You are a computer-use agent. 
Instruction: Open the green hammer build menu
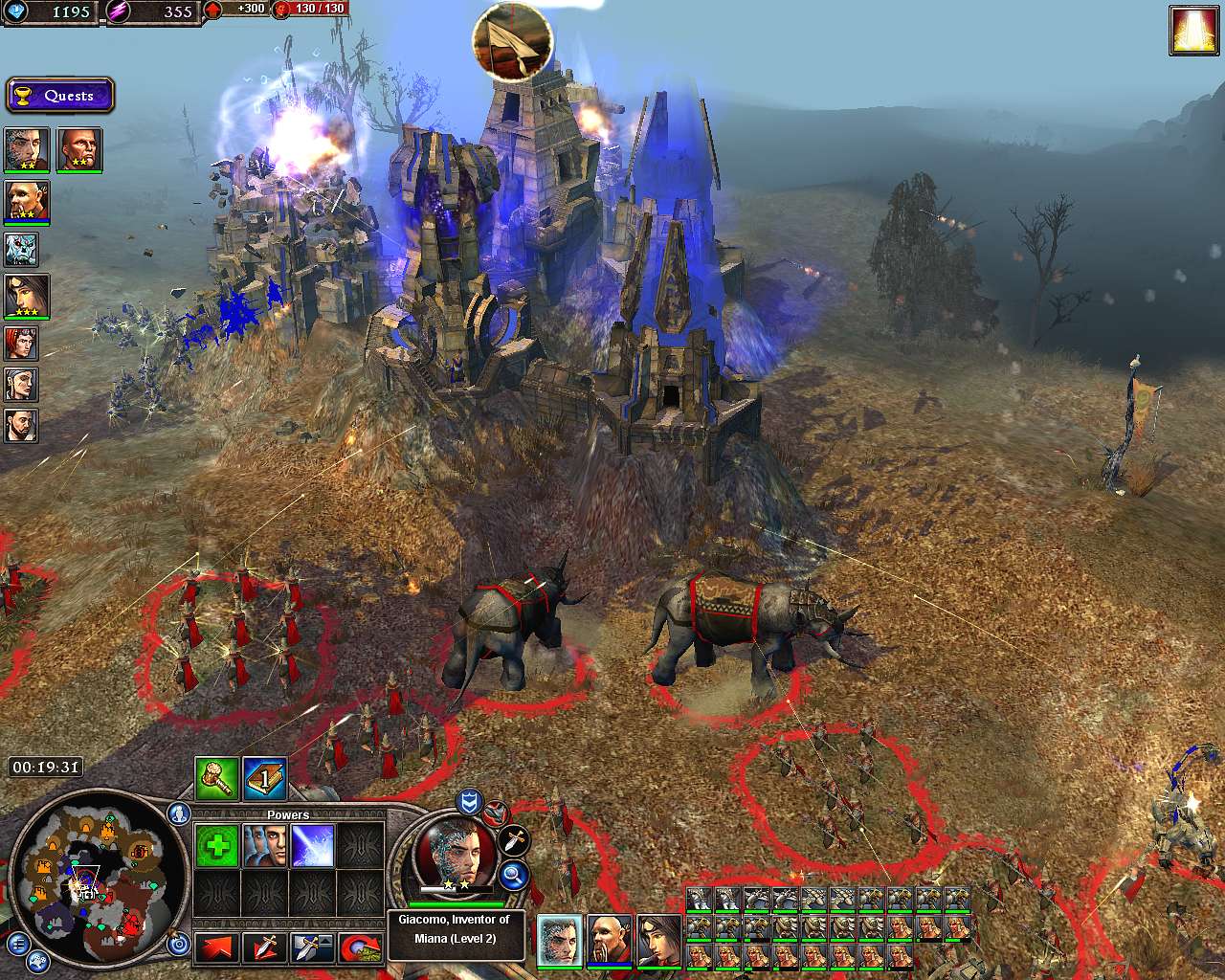(216, 778)
